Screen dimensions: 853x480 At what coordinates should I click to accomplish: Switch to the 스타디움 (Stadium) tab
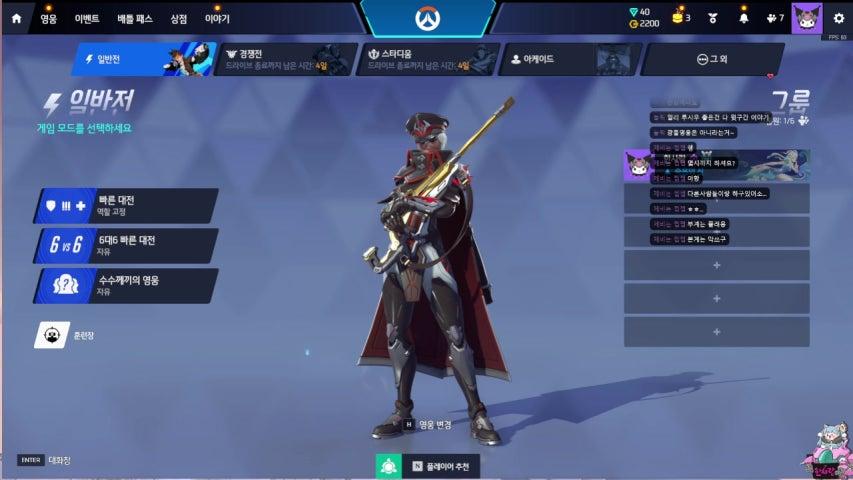click(x=425, y=59)
